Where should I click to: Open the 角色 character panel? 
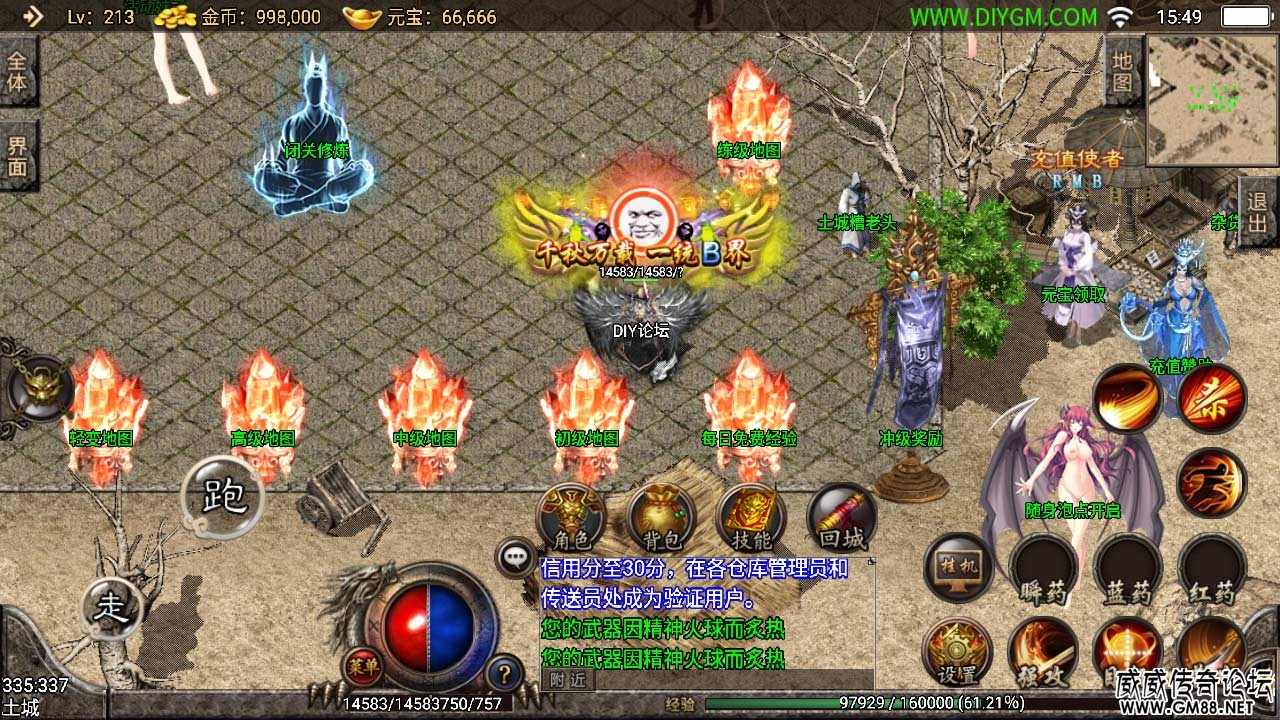coord(572,519)
